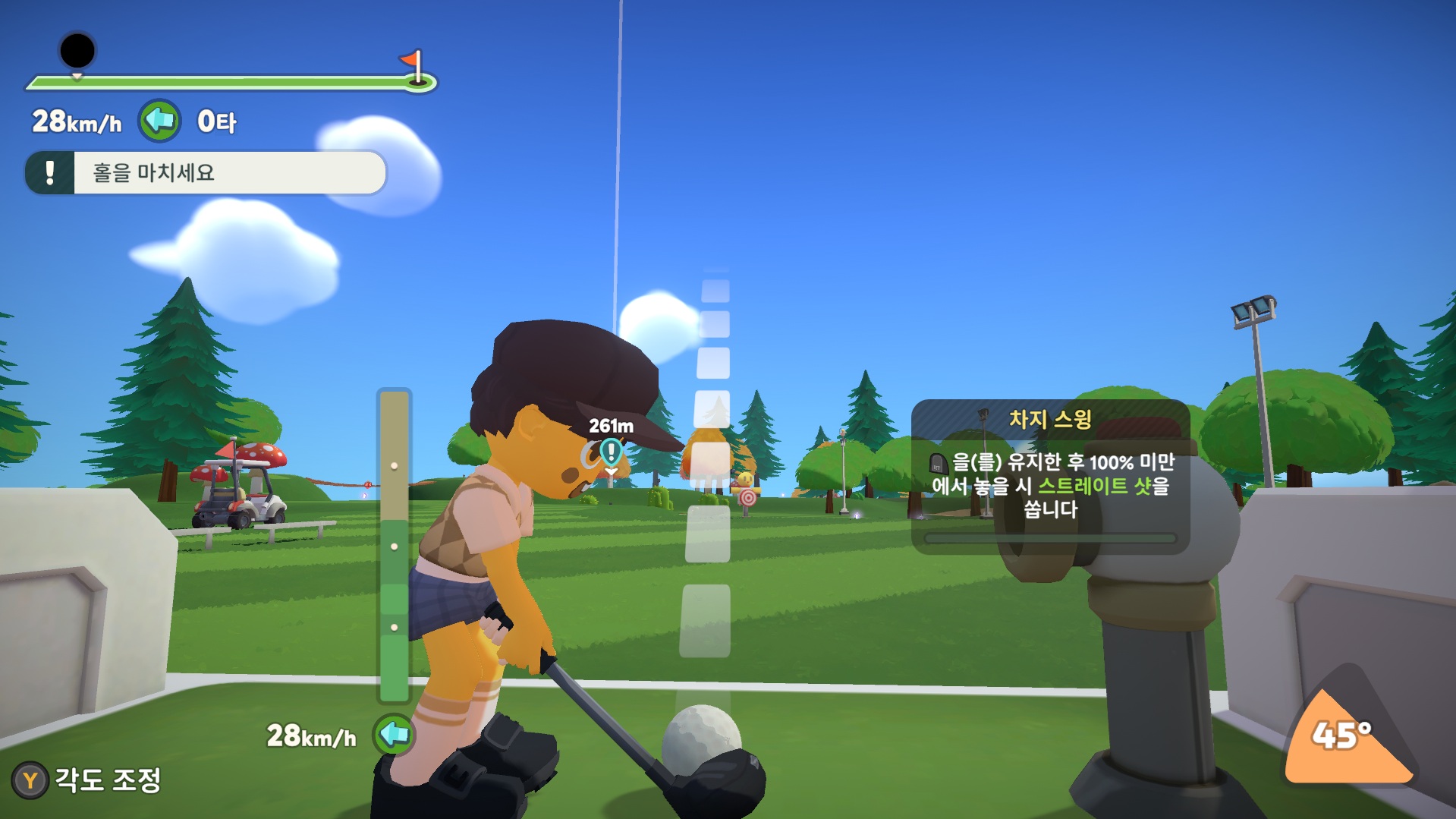
Task: Click the vertical swing power meter
Action: click(x=394, y=545)
